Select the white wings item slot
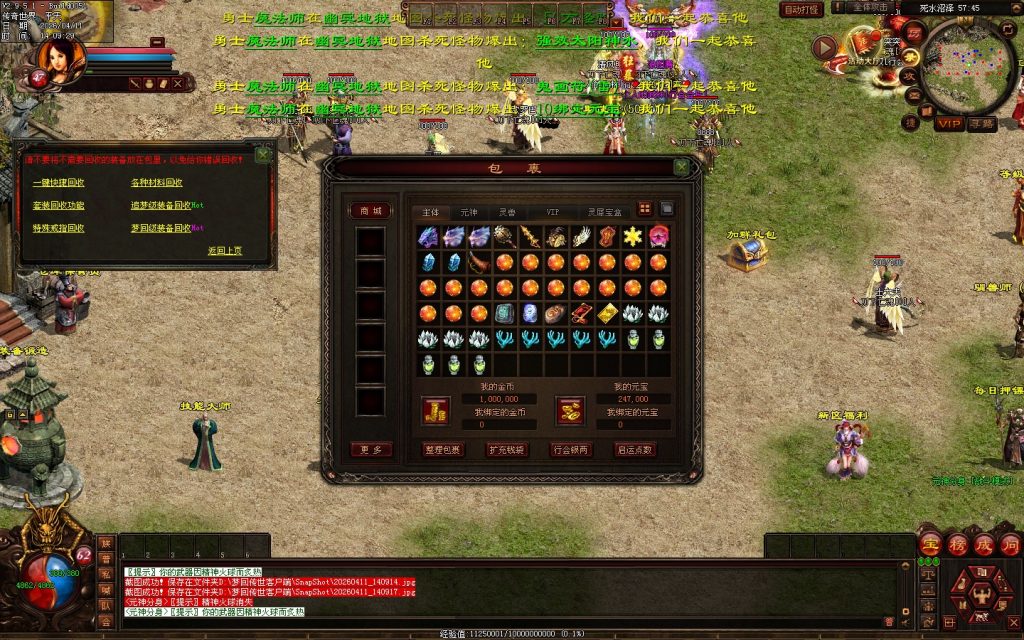This screenshot has height=640, width=1024. 582,237
